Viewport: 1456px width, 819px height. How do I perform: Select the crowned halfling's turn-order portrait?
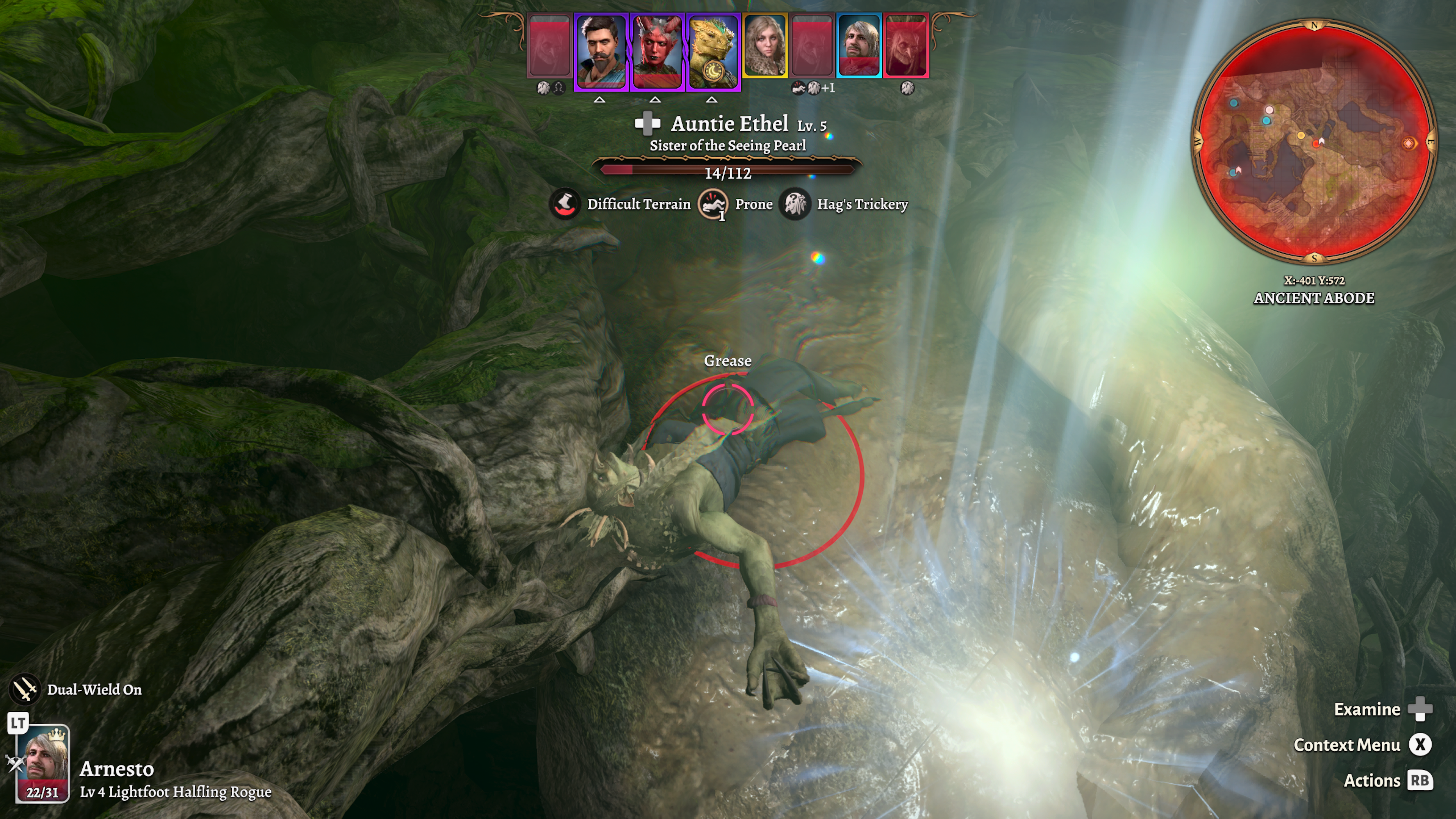858,45
